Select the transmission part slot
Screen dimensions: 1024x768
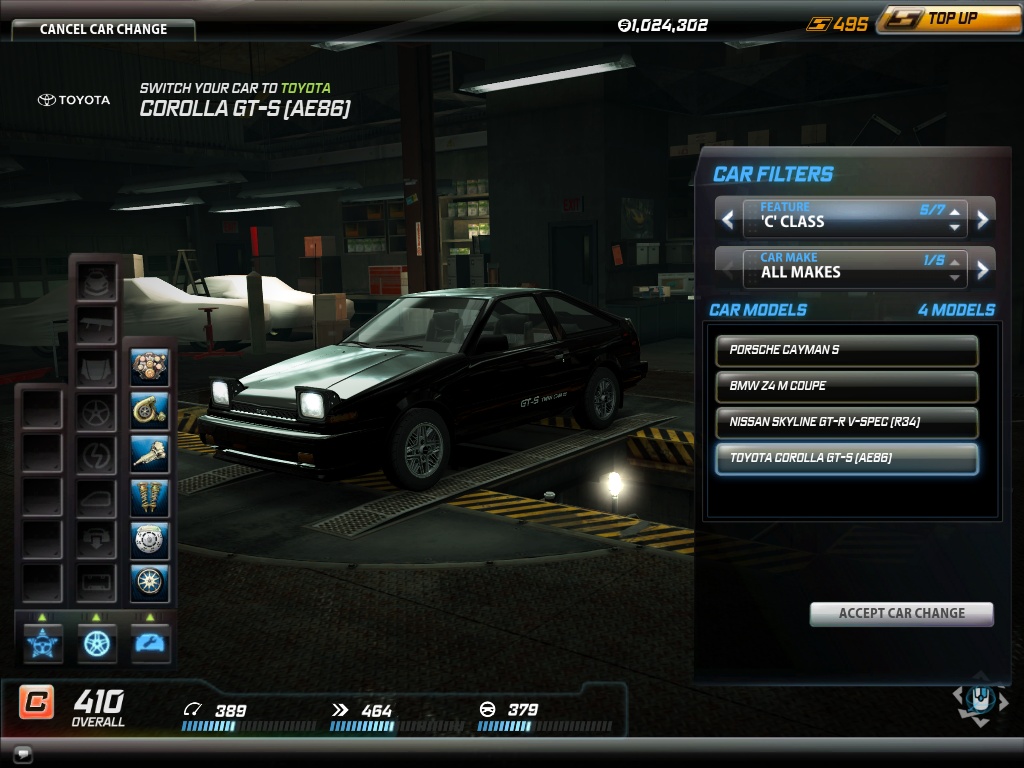[150, 454]
